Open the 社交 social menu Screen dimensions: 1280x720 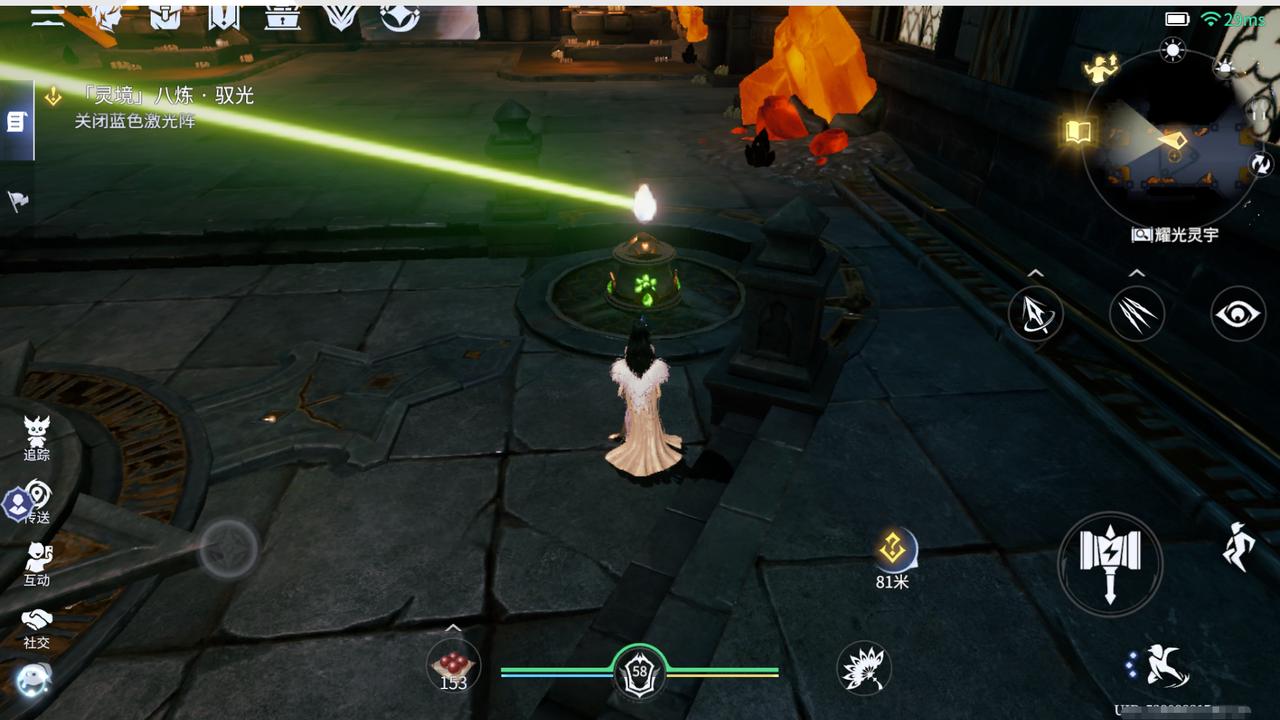coord(37,627)
